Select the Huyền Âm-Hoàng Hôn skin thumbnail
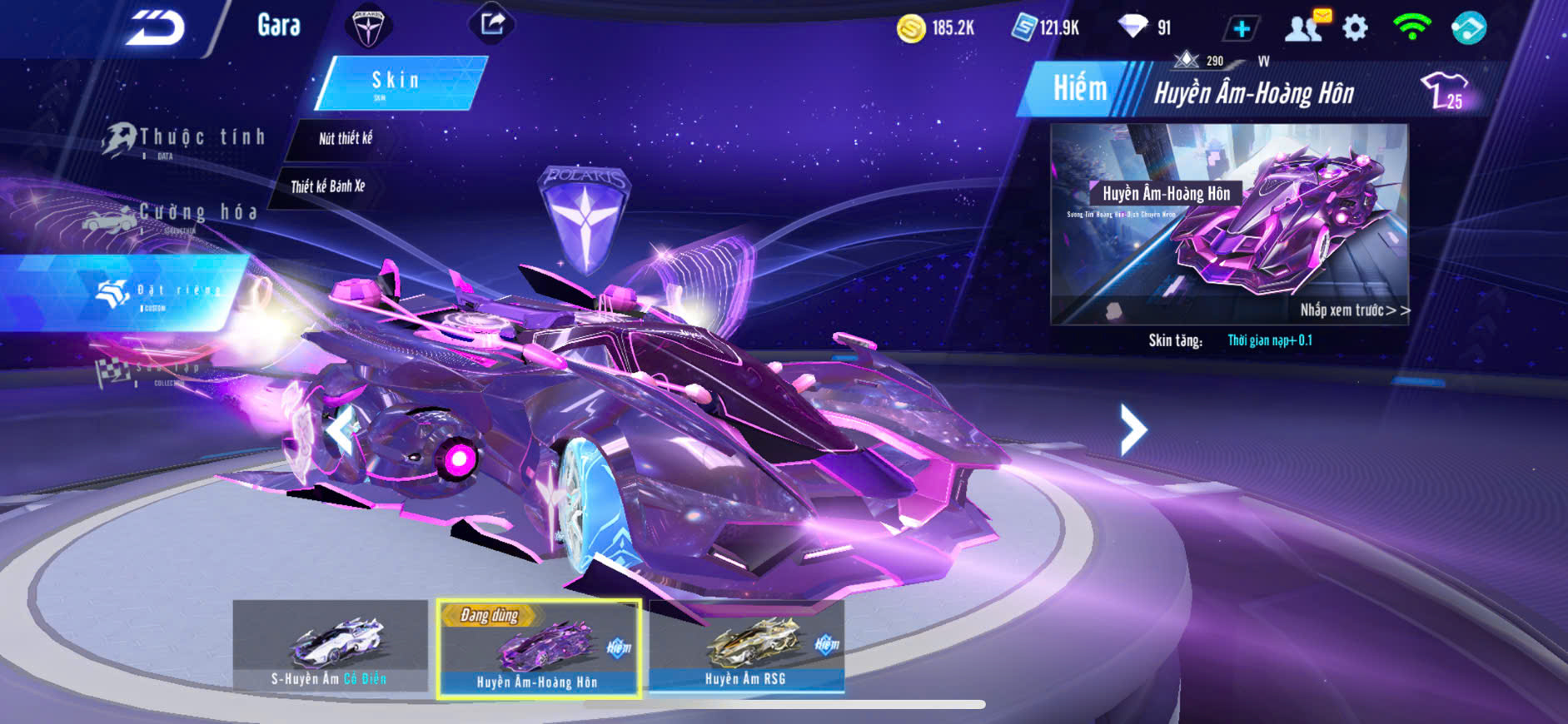The height and width of the screenshot is (724, 1568). (538, 649)
